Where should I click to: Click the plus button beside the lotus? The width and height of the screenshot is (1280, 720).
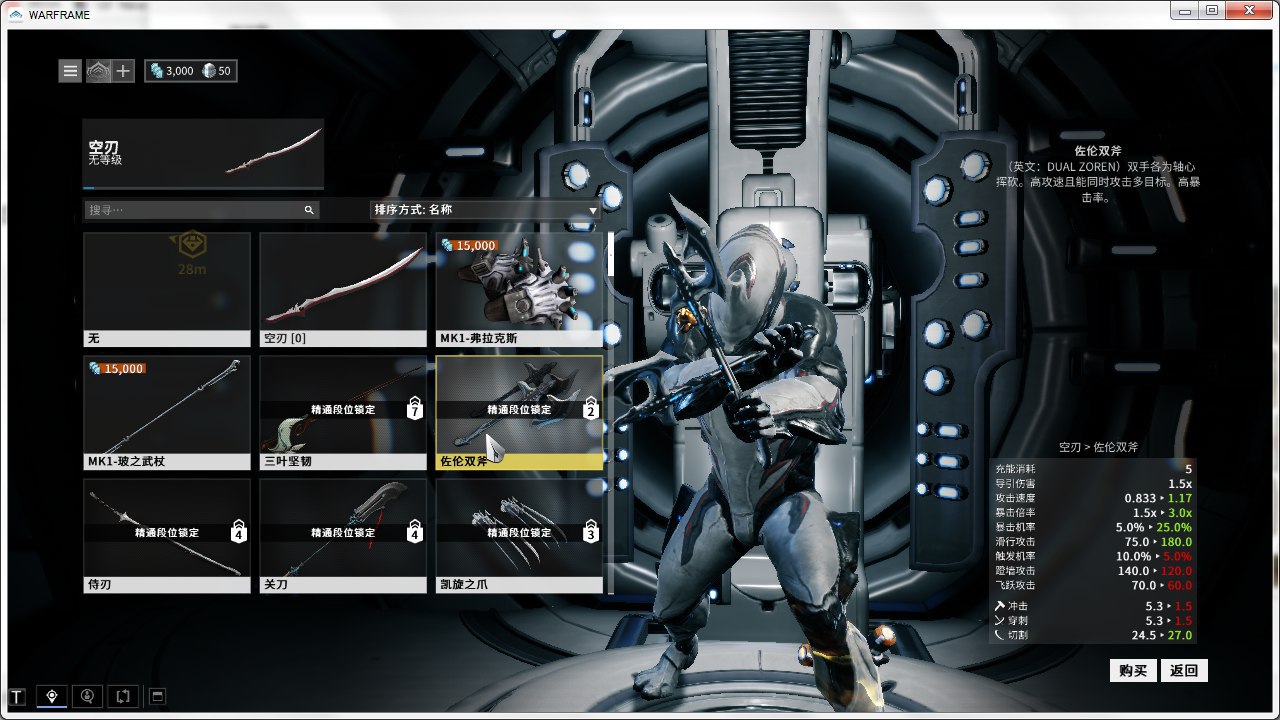[x=123, y=71]
